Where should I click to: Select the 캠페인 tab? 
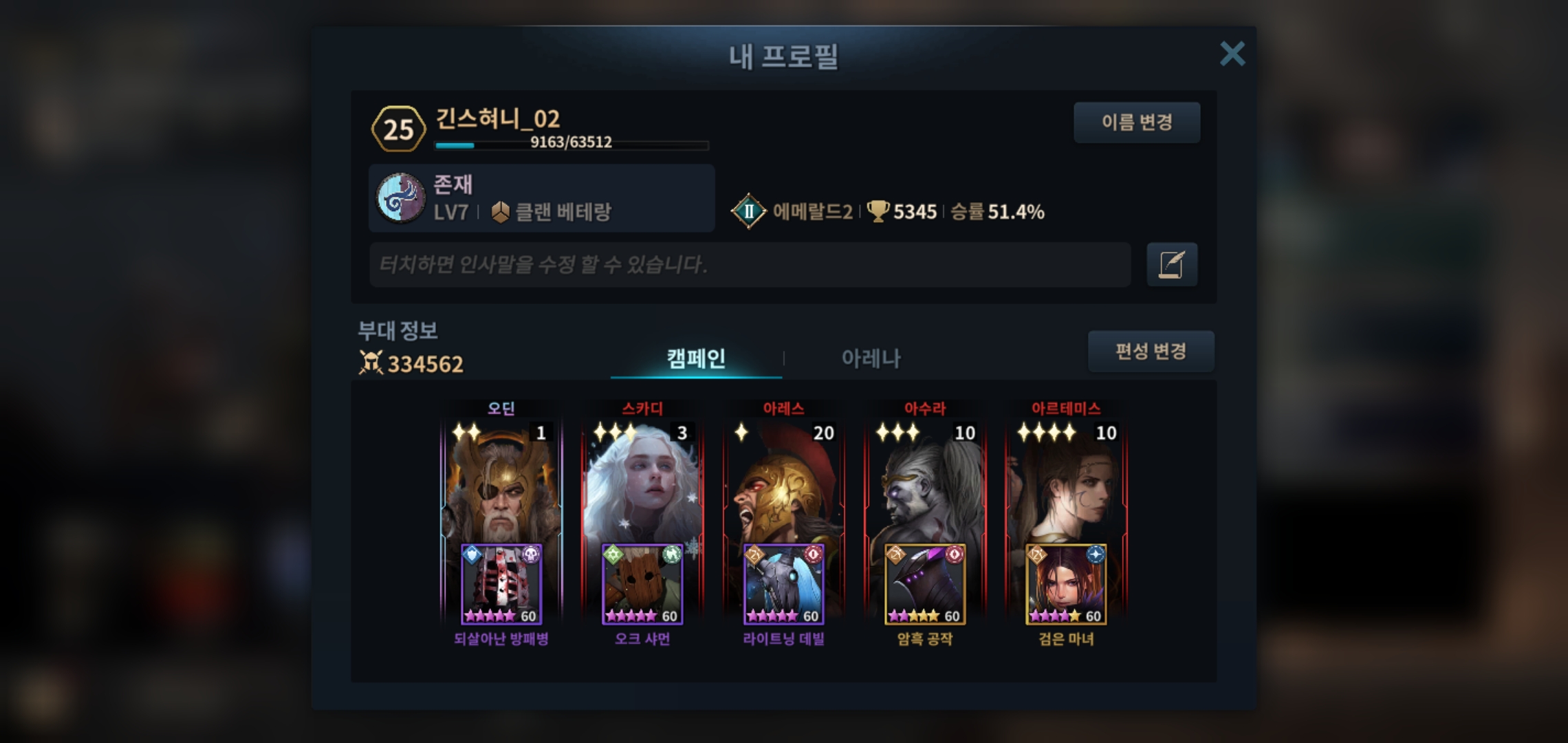tap(696, 358)
